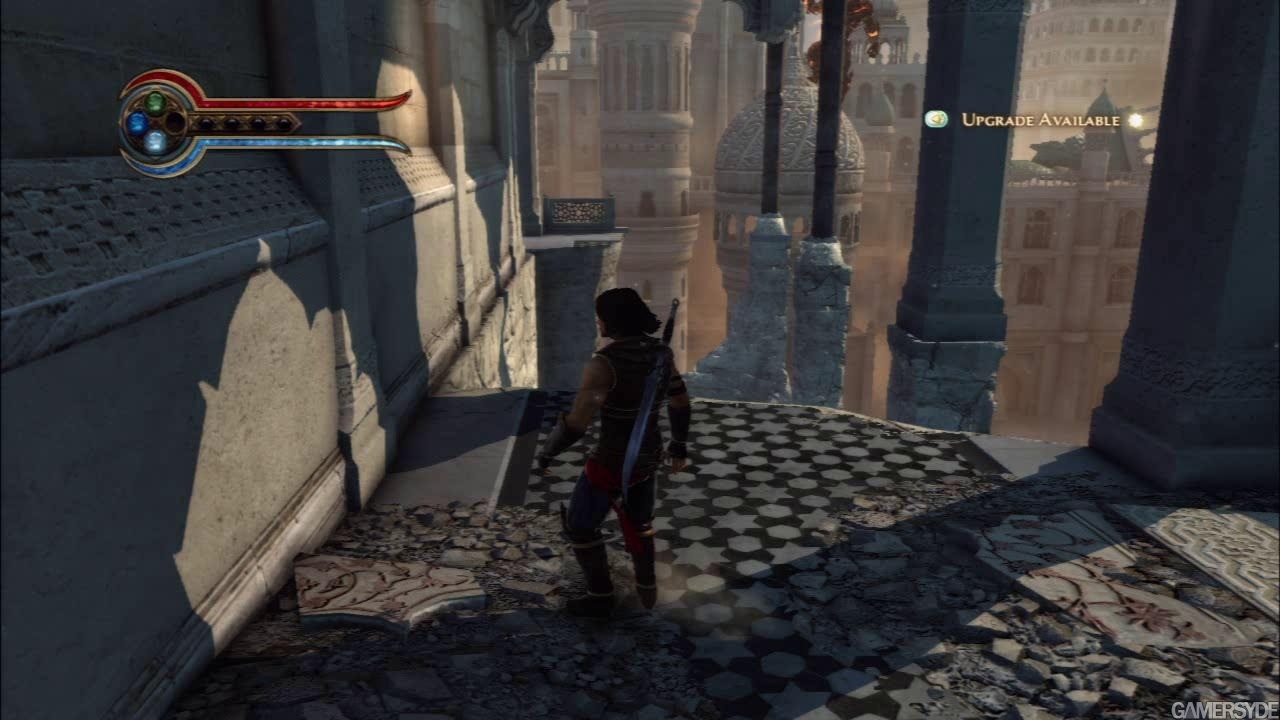Click the glowing upgrade point orb
1280x720 pixels.
pos(1135,120)
